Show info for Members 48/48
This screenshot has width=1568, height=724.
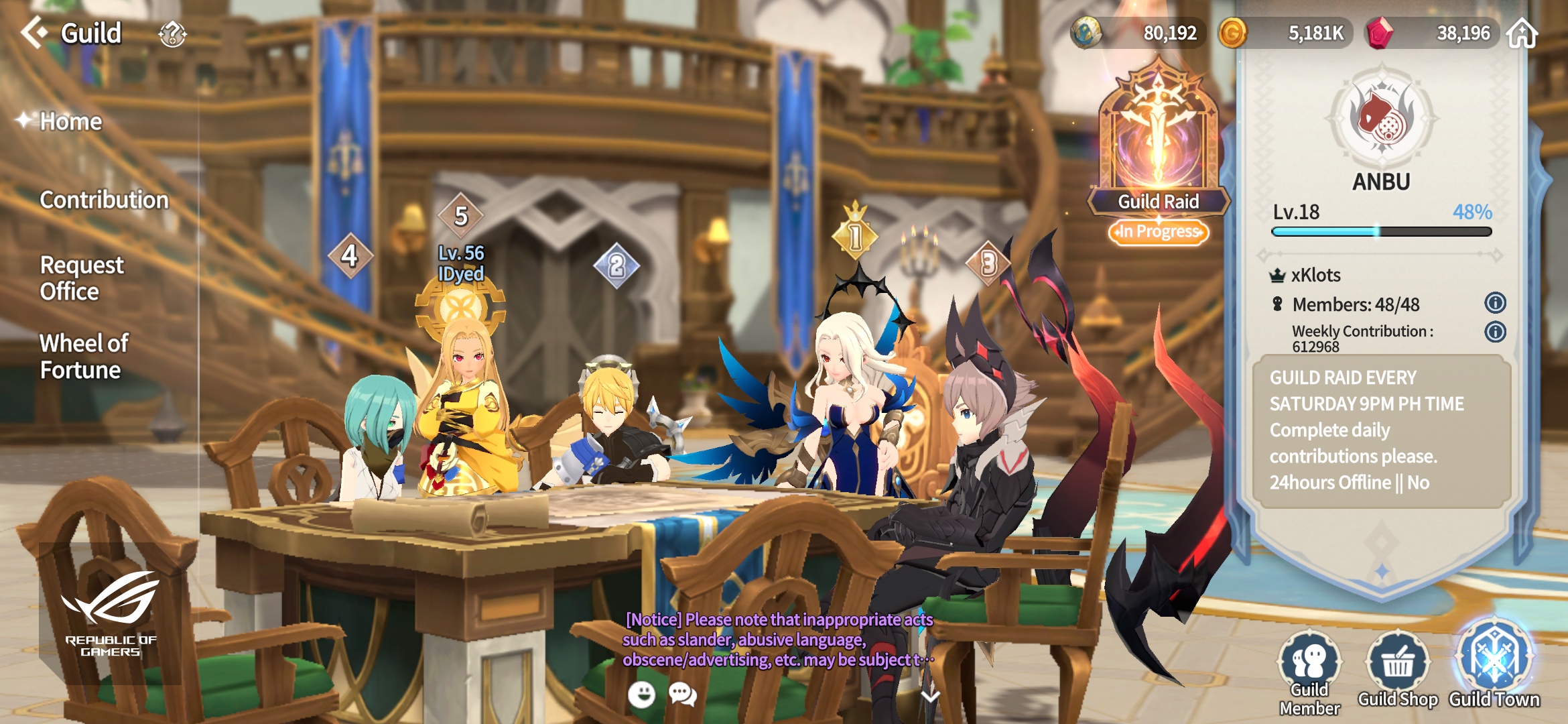pos(1495,303)
